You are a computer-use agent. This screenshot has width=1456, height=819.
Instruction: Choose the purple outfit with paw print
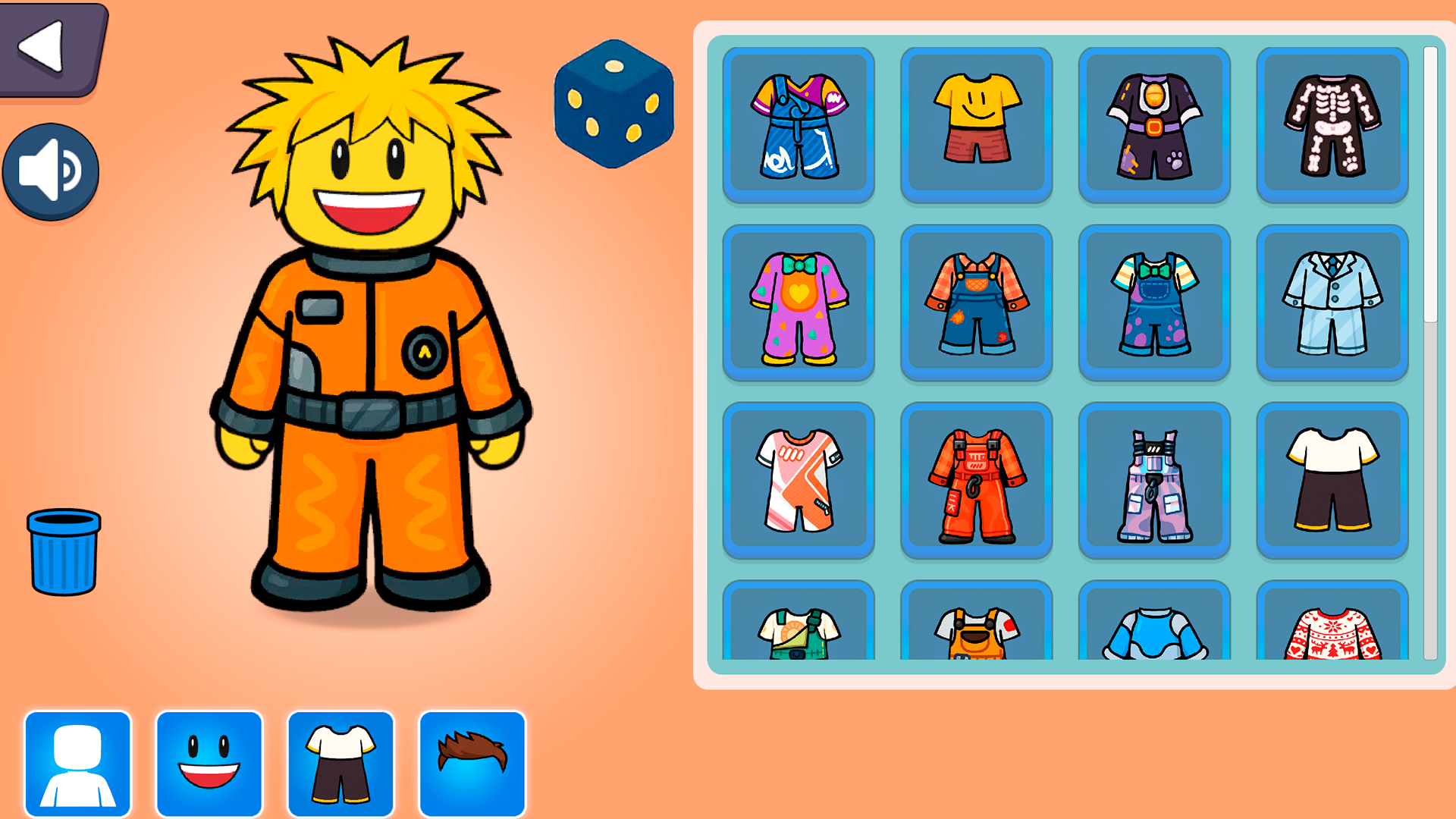[1154, 124]
